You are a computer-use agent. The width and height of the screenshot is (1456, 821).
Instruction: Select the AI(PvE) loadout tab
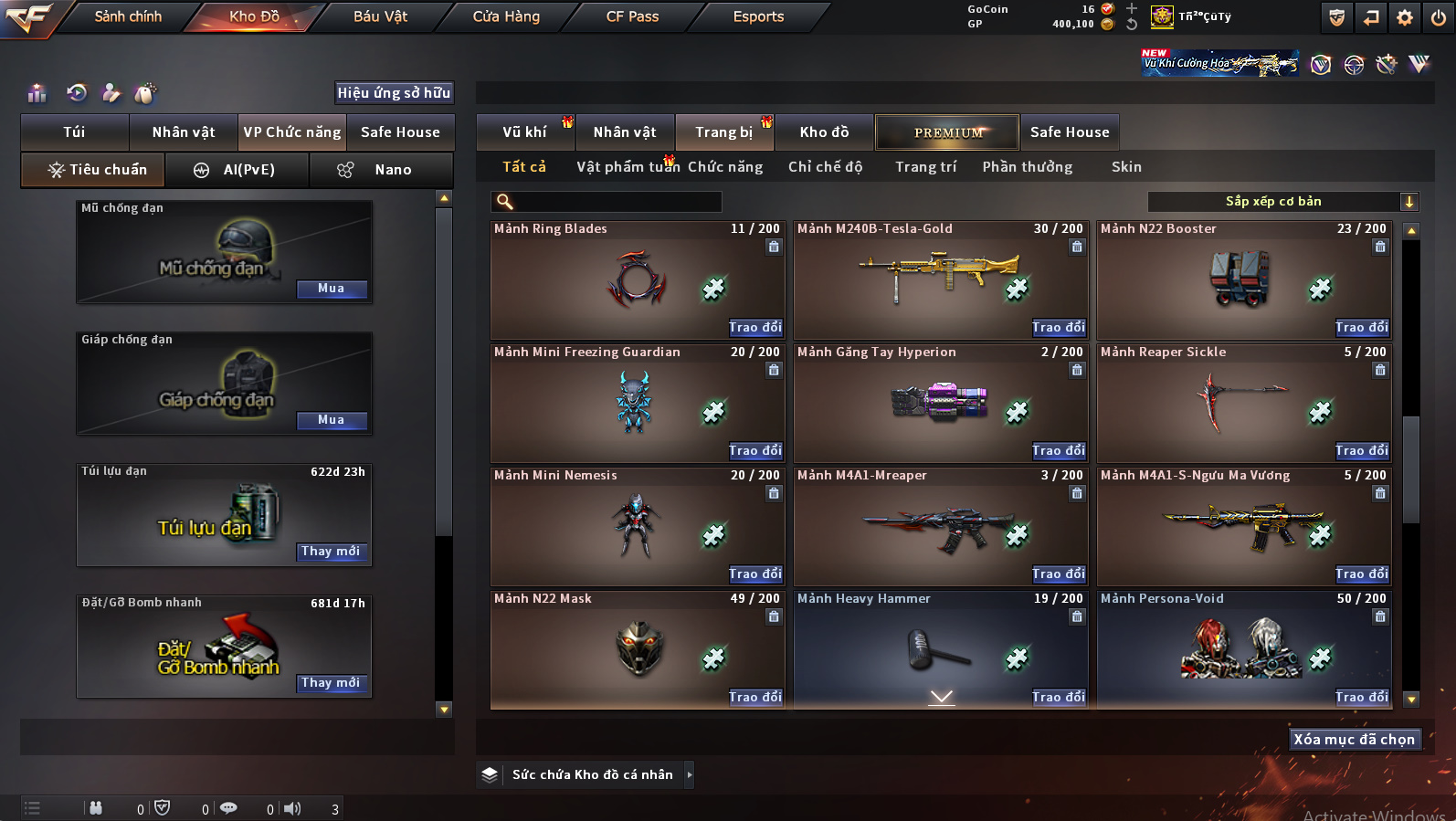click(248, 170)
